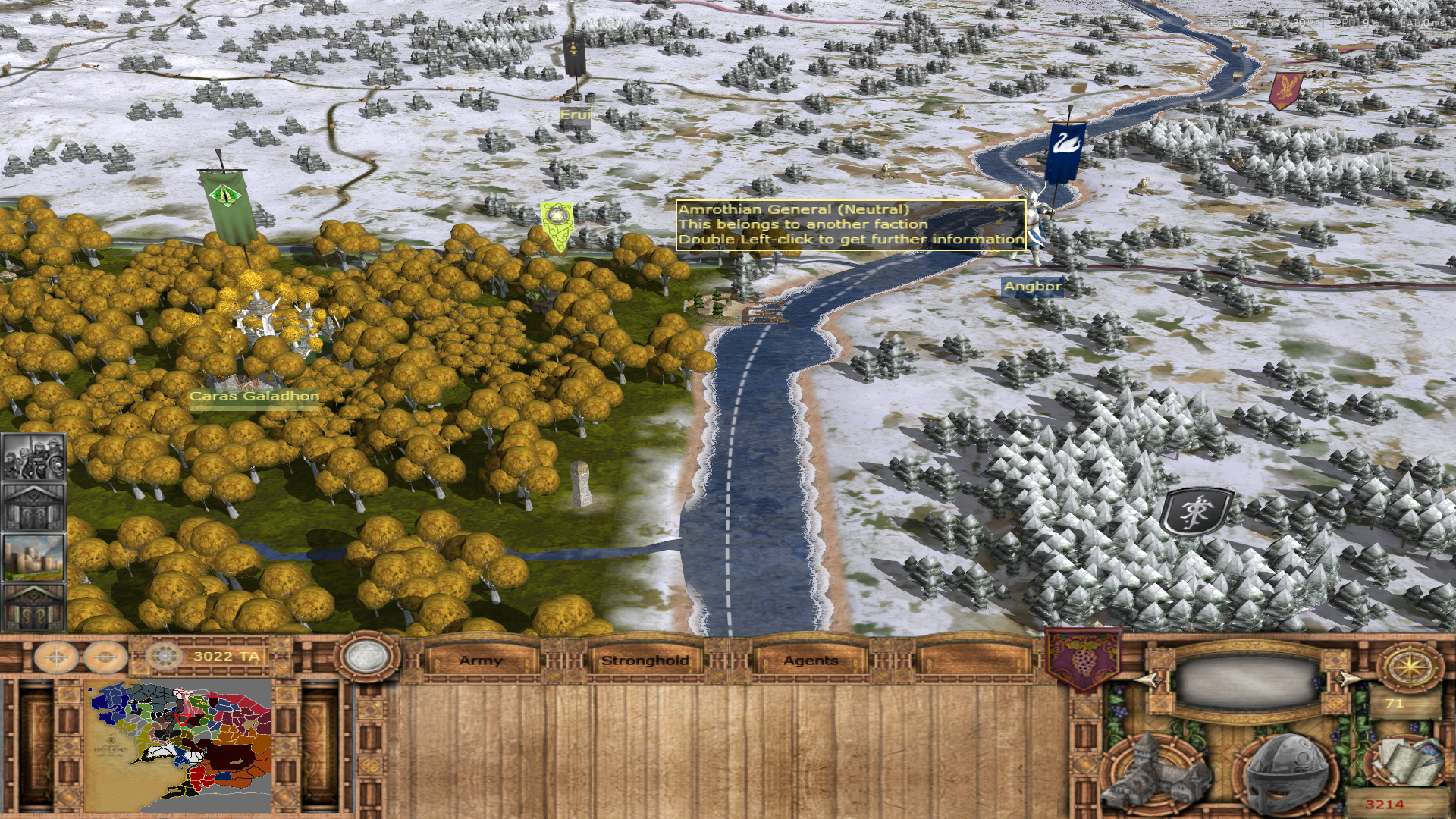Click the golden compass star button
The height and width of the screenshot is (819, 1456).
(1409, 667)
